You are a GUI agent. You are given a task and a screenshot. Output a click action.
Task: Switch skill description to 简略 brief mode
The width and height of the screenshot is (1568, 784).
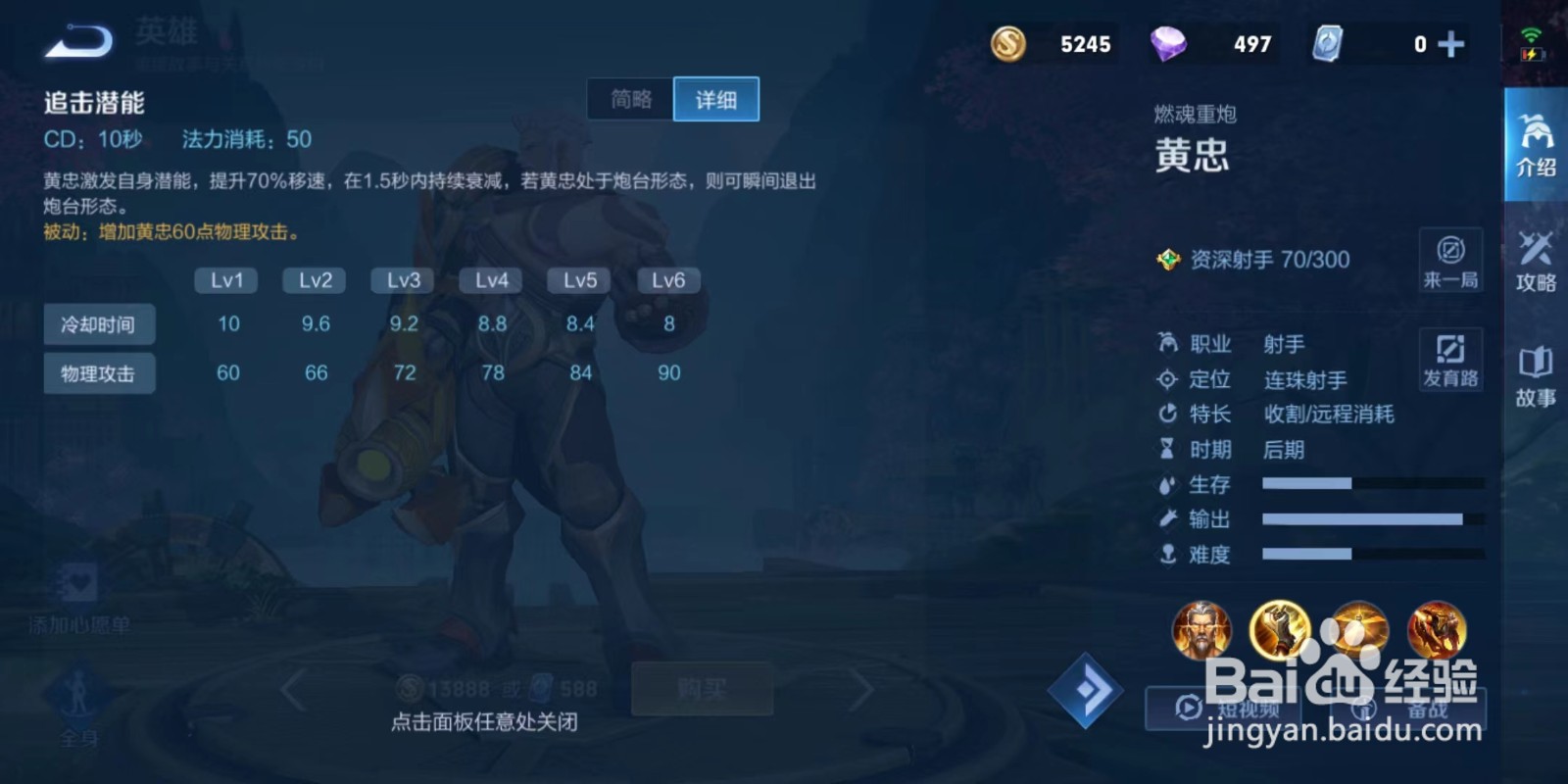[628, 99]
